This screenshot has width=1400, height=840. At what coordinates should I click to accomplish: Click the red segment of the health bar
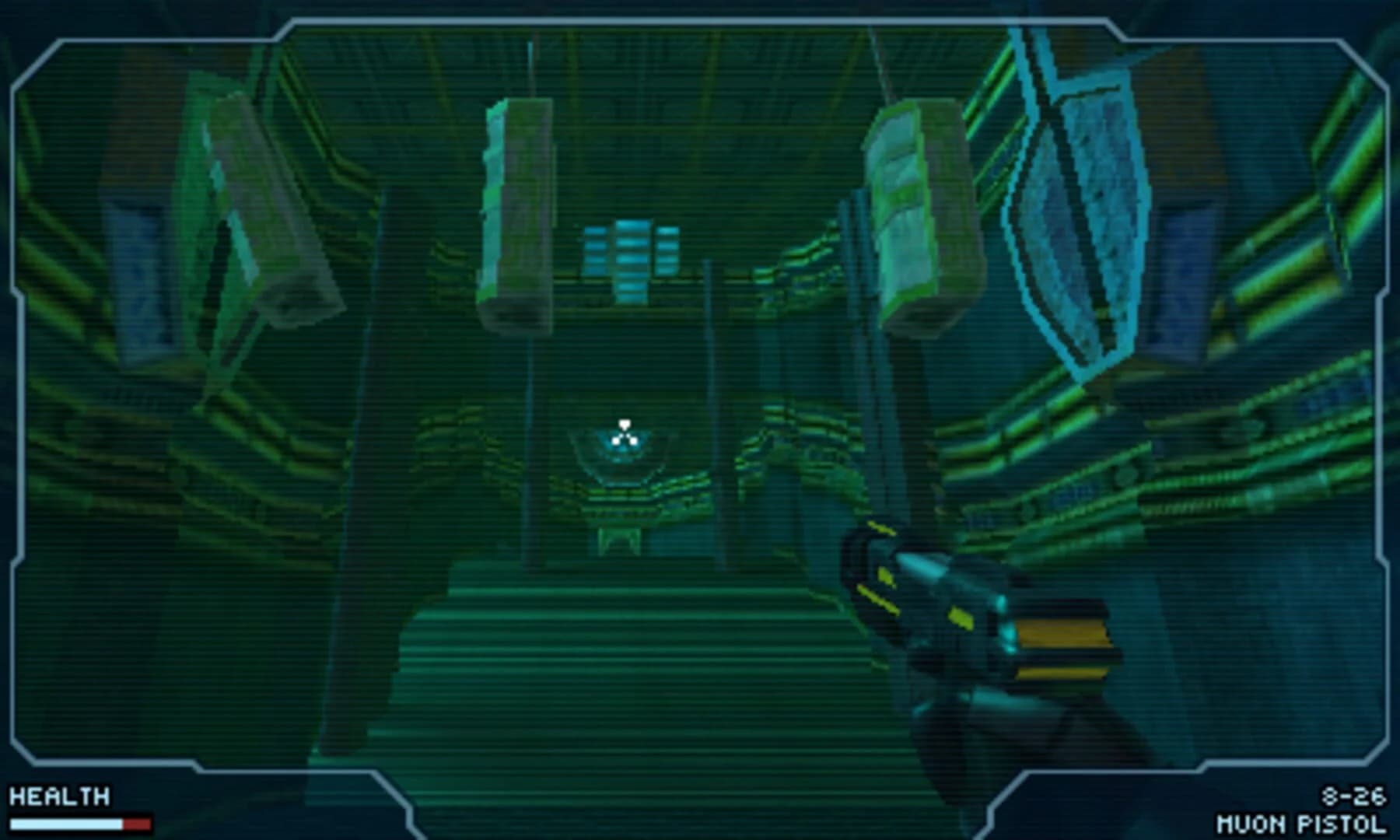[x=138, y=823]
